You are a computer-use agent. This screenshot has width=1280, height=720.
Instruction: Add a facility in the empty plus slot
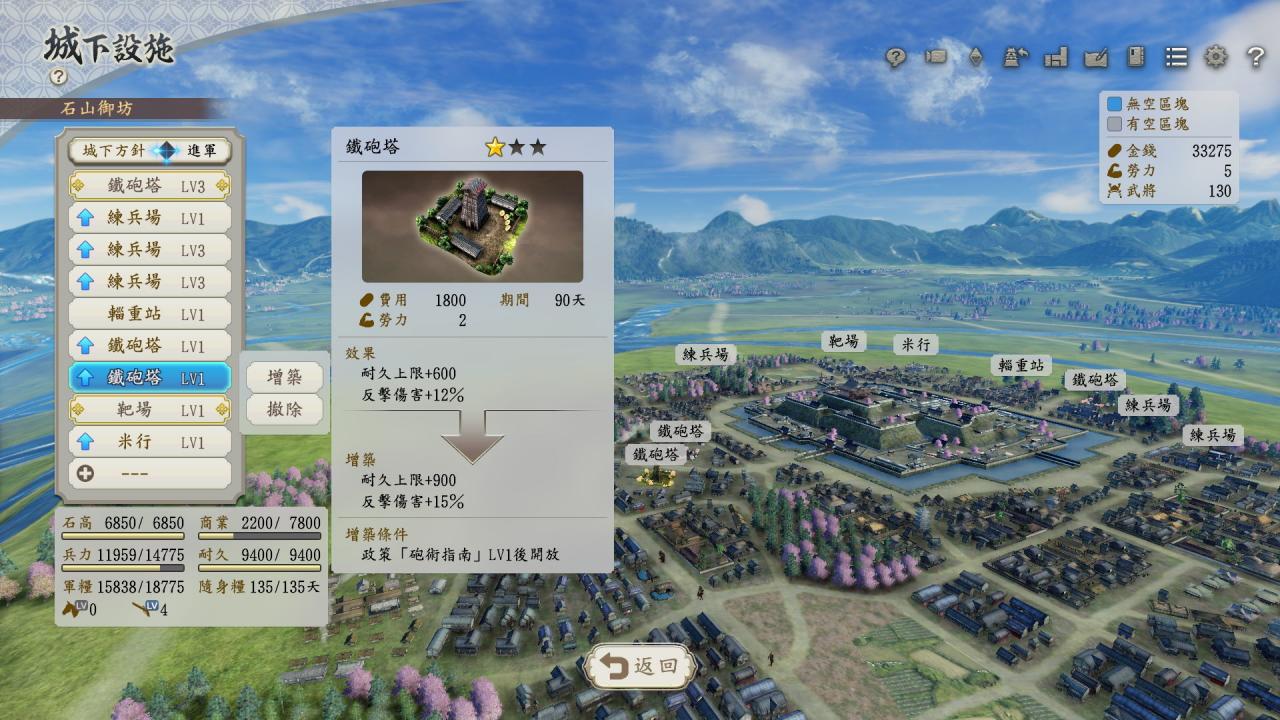[x=150, y=473]
